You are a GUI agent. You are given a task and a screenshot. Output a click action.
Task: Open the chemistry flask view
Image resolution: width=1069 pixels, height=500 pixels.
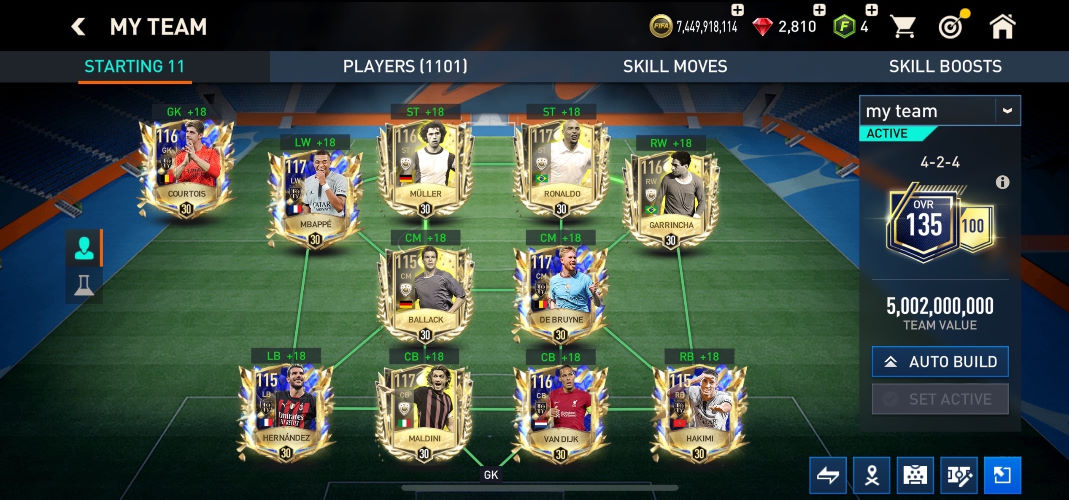click(83, 285)
